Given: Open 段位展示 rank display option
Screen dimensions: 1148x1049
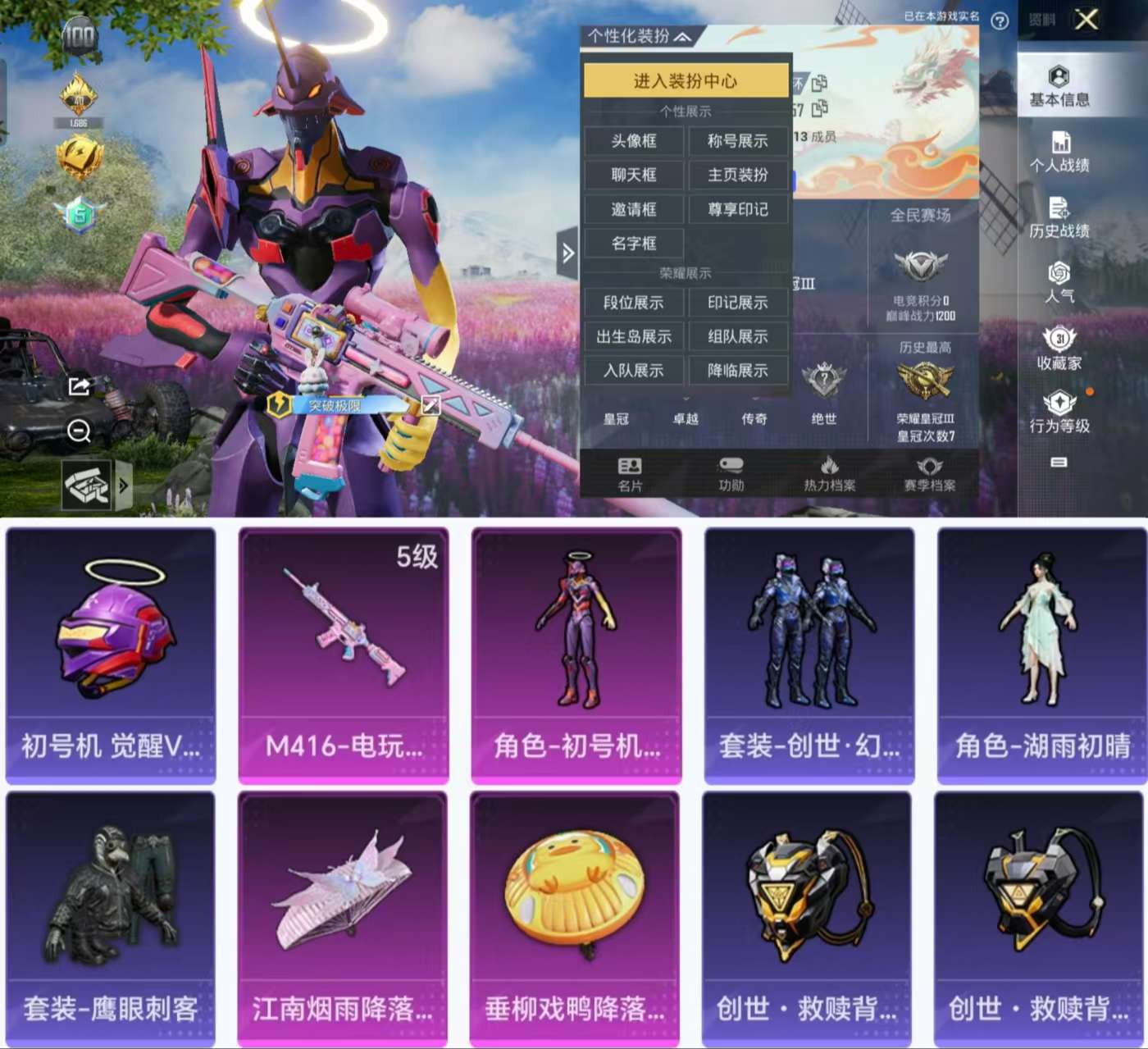Looking at the screenshot, I should pyautogui.click(x=634, y=303).
